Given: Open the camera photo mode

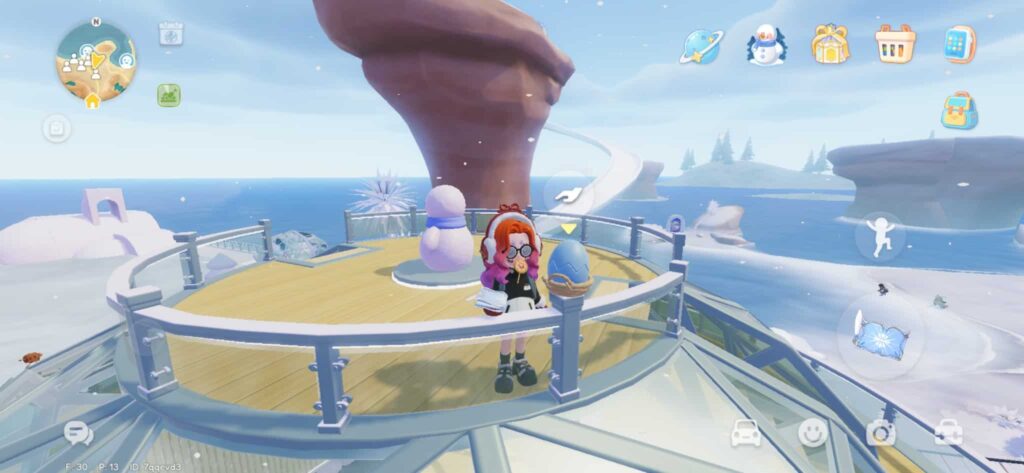Looking at the screenshot, I should 881,432.
